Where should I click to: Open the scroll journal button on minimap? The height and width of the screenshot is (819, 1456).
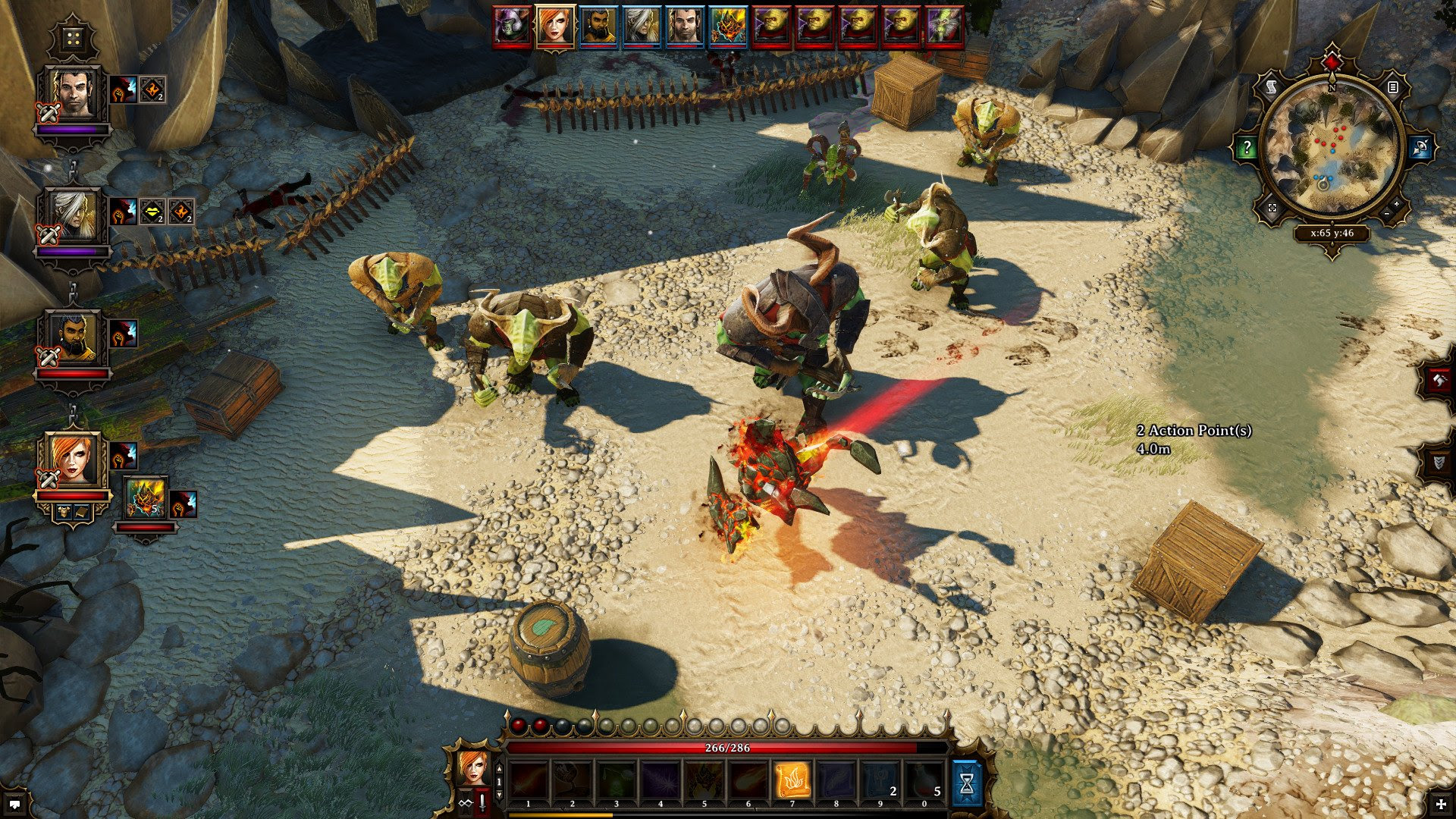pos(1272,88)
